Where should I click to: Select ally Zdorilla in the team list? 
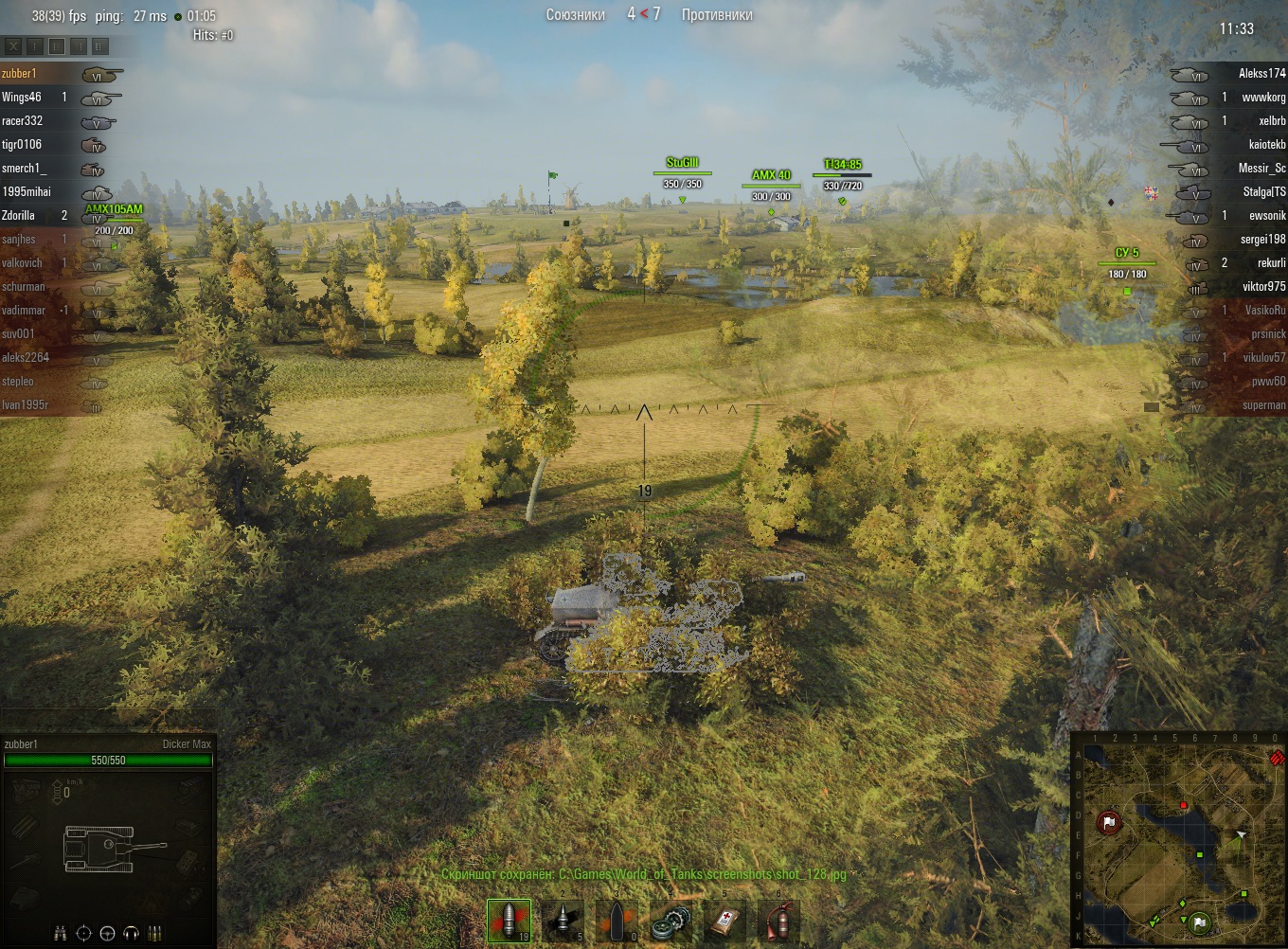[19, 215]
